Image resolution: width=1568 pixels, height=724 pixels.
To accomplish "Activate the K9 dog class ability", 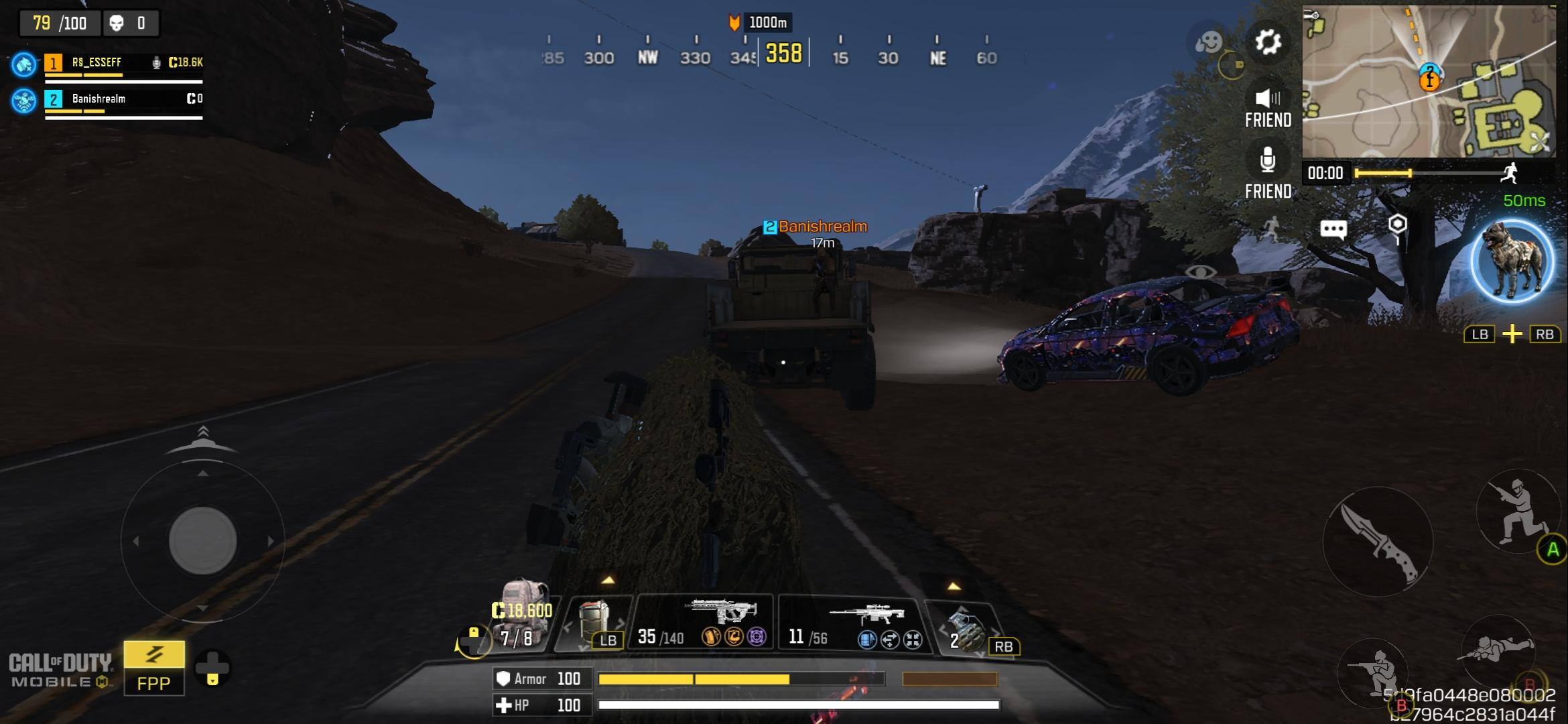I will pyautogui.click(x=1512, y=261).
